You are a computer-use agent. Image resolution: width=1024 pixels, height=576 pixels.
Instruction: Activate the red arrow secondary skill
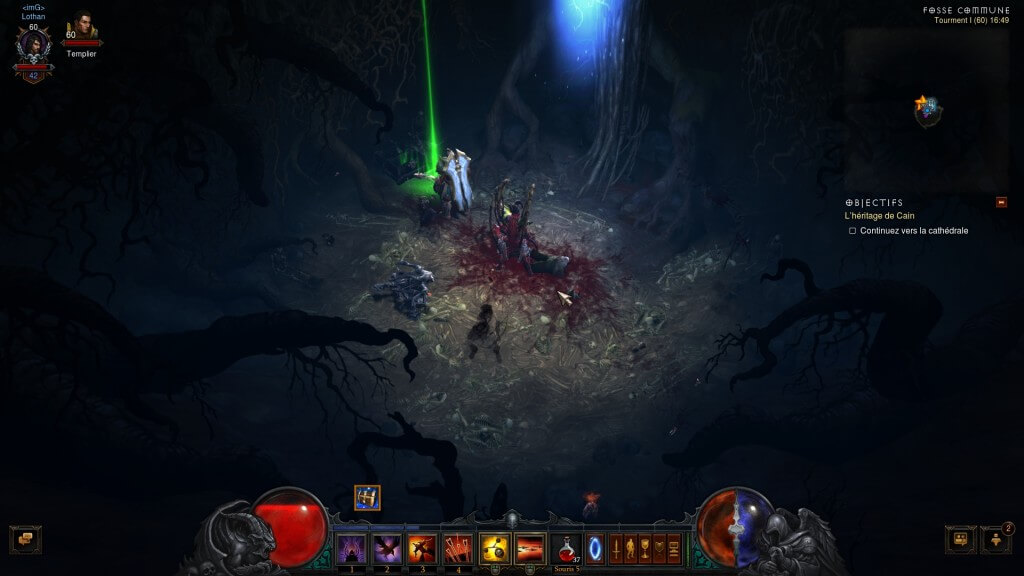click(530, 549)
